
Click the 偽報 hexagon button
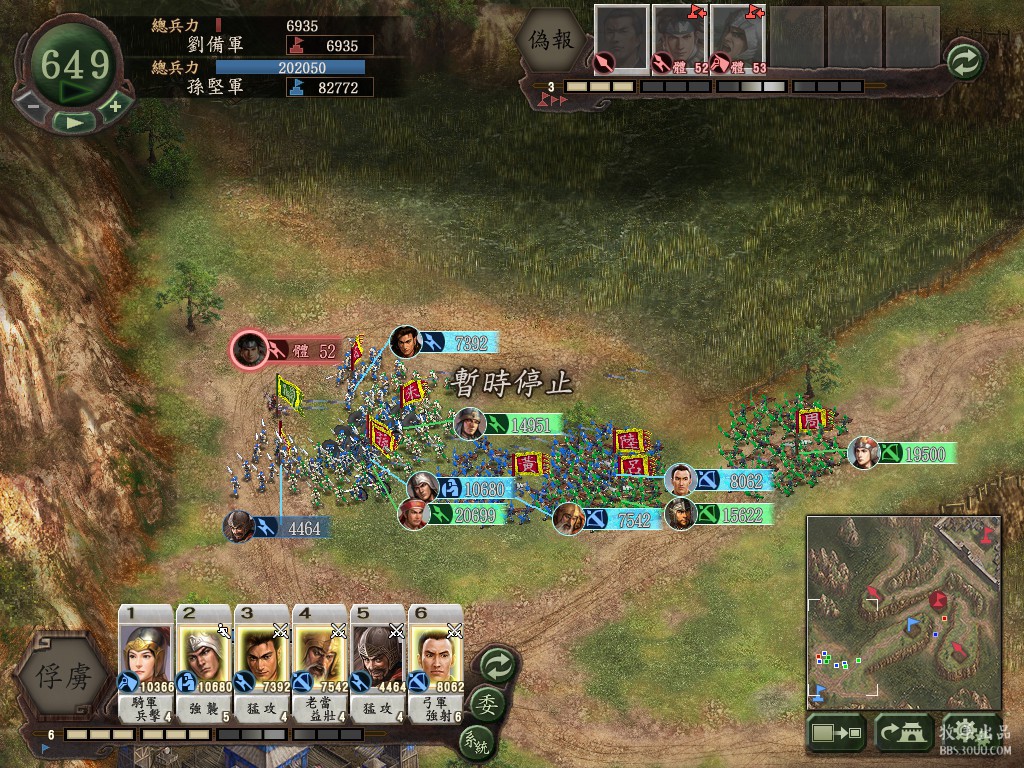(553, 42)
